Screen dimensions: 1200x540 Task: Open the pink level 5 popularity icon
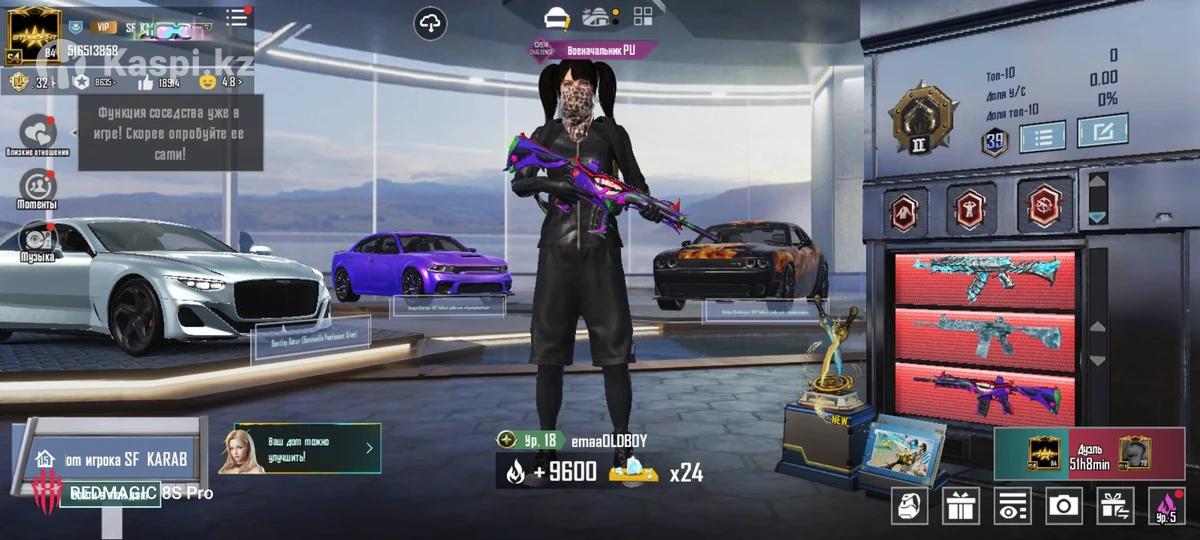(x=1166, y=506)
